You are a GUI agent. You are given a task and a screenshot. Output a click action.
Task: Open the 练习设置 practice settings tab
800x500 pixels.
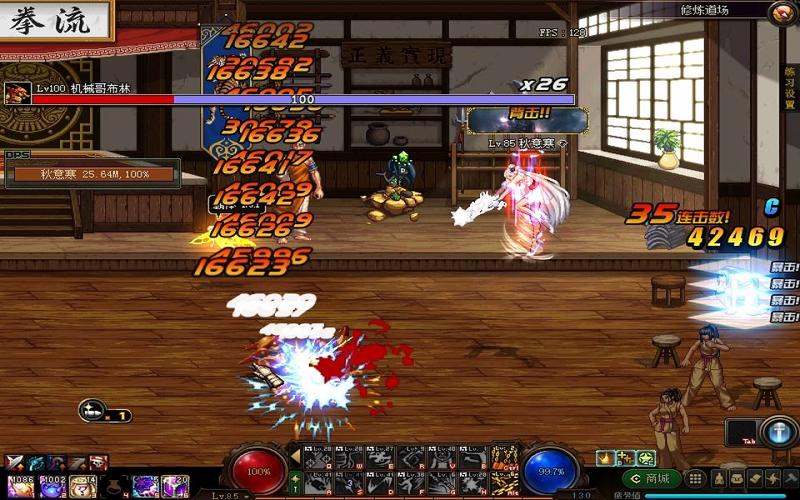pos(791,89)
